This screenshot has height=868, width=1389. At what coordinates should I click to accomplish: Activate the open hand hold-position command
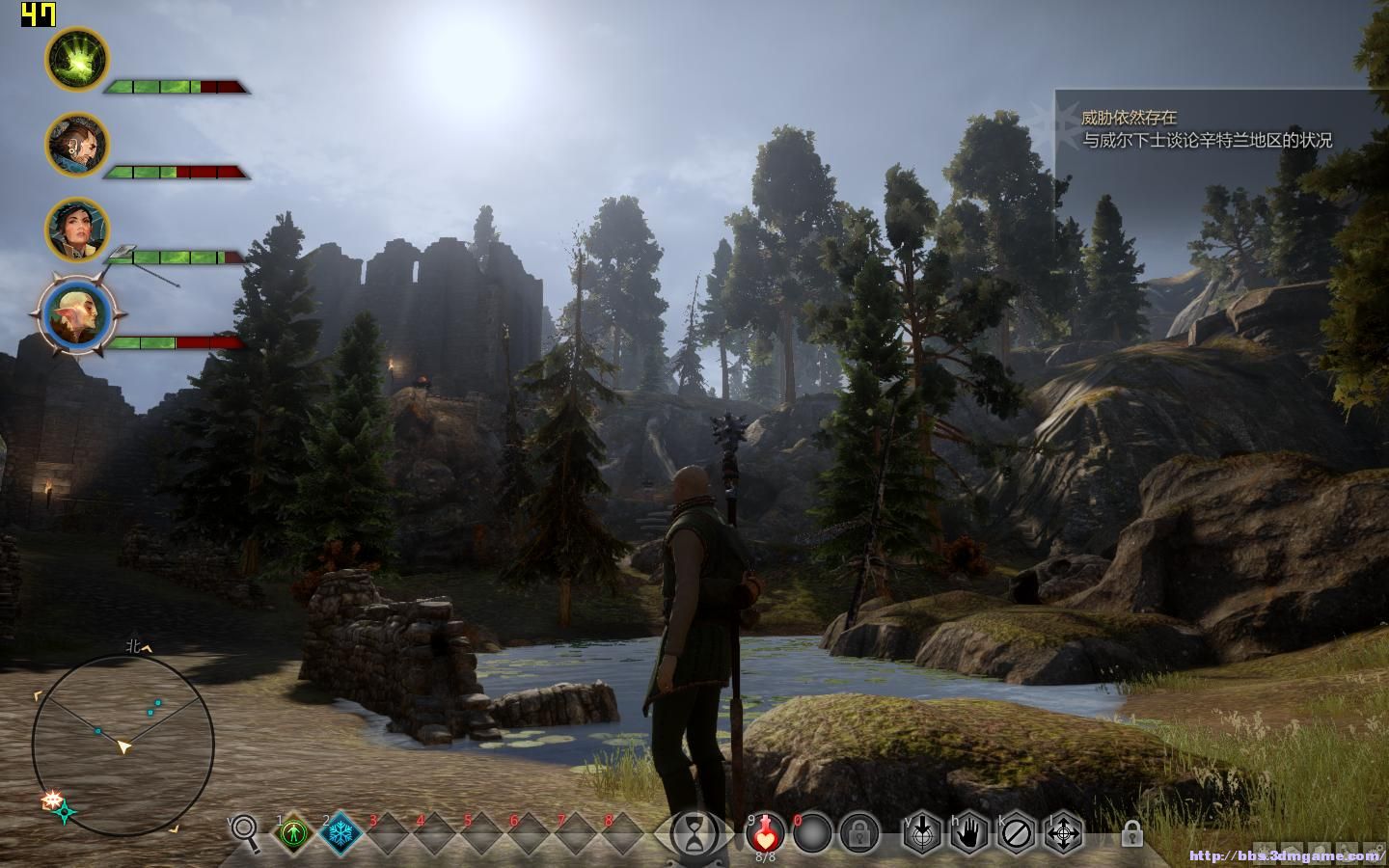click(x=968, y=832)
